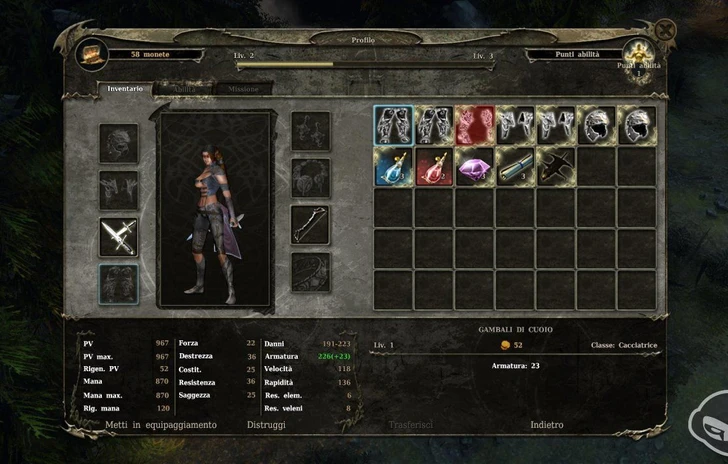The height and width of the screenshot is (464, 728).
Task: Select the blue-highlighted leather leggings slot
Action: point(393,126)
